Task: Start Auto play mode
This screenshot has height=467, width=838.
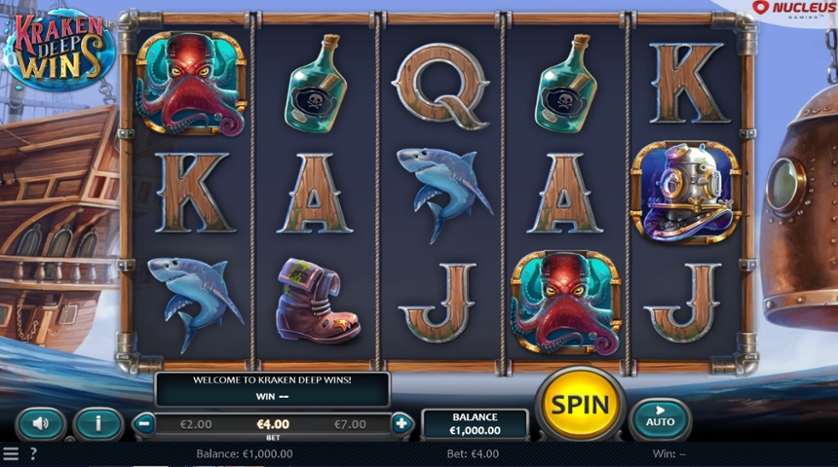Action: coord(660,416)
